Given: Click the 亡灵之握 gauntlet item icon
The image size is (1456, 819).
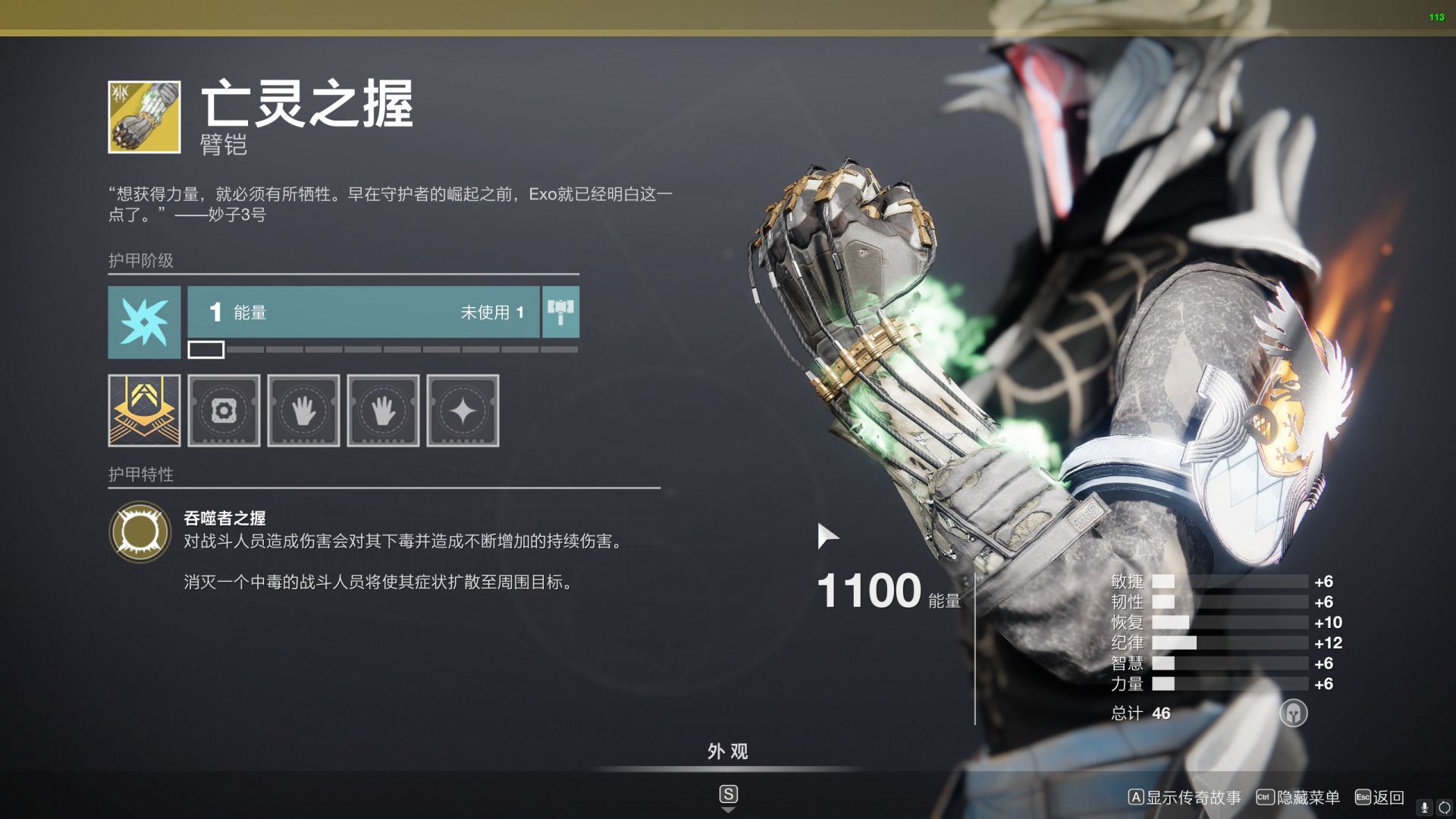Looking at the screenshot, I should (x=144, y=117).
